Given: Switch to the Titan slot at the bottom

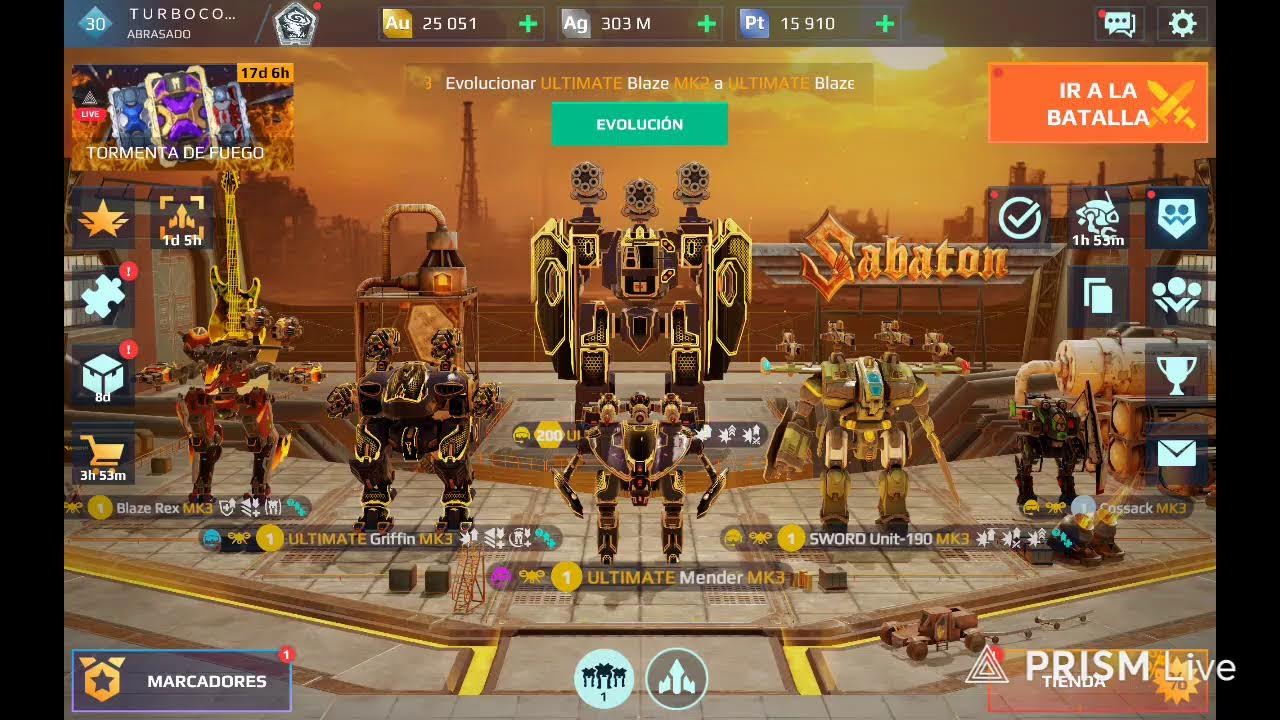Looking at the screenshot, I should click(678, 678).
